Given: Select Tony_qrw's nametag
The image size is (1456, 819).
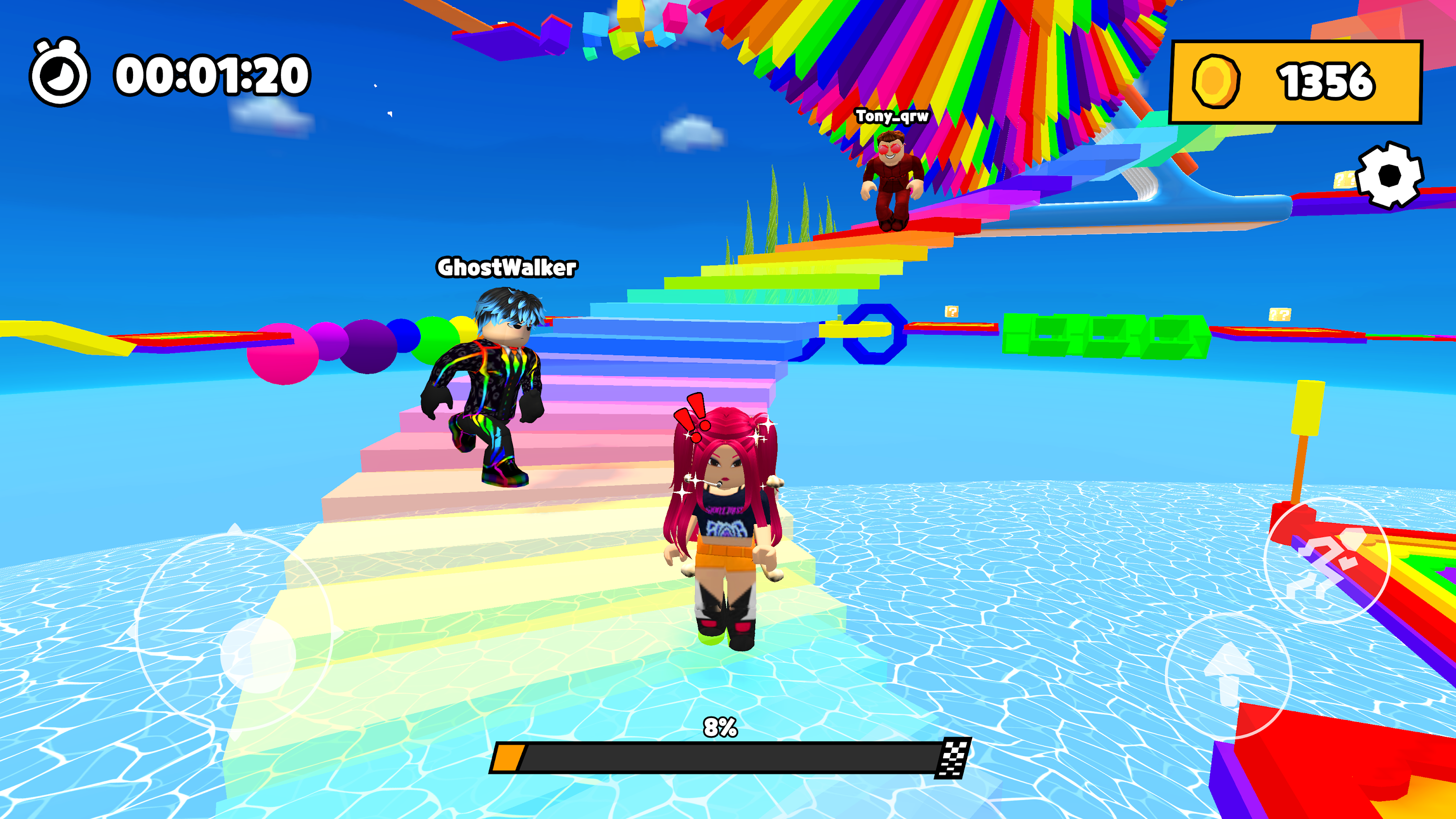Looking at the screenshot, I should tap(892, 116).
